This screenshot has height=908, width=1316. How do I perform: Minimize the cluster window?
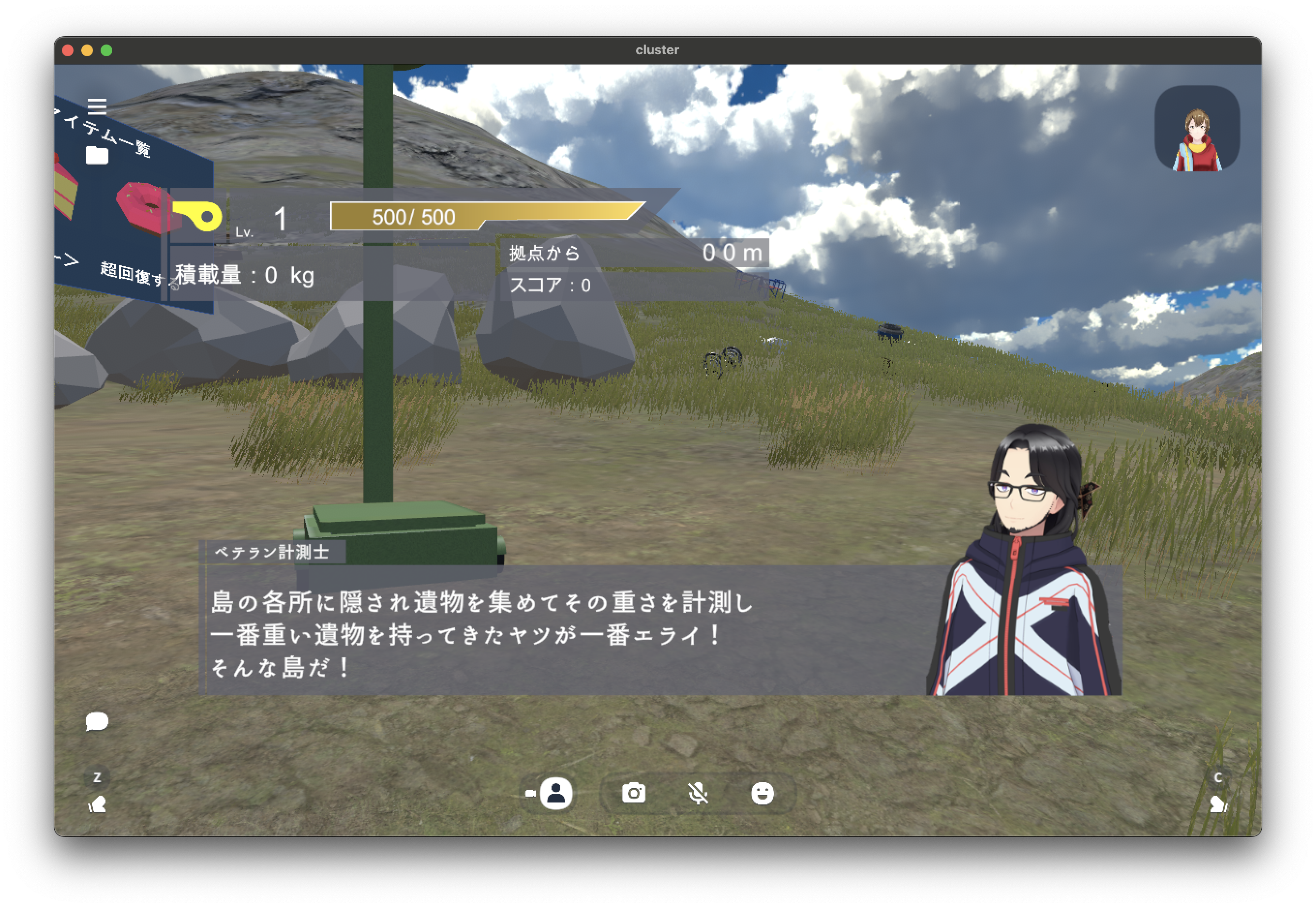coord(87,50)
